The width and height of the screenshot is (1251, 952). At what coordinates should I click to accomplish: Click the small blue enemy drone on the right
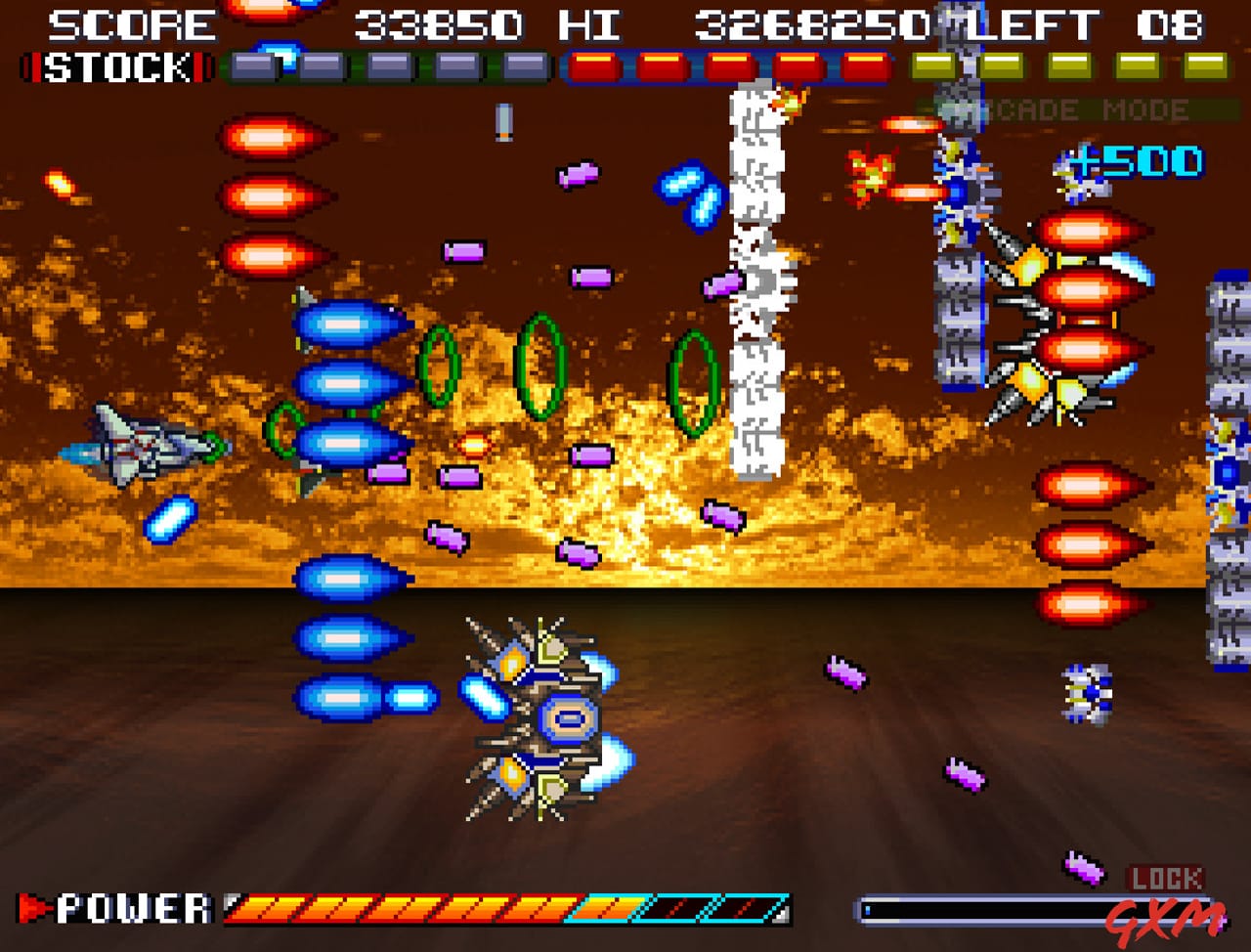(x=1085, y=694)
